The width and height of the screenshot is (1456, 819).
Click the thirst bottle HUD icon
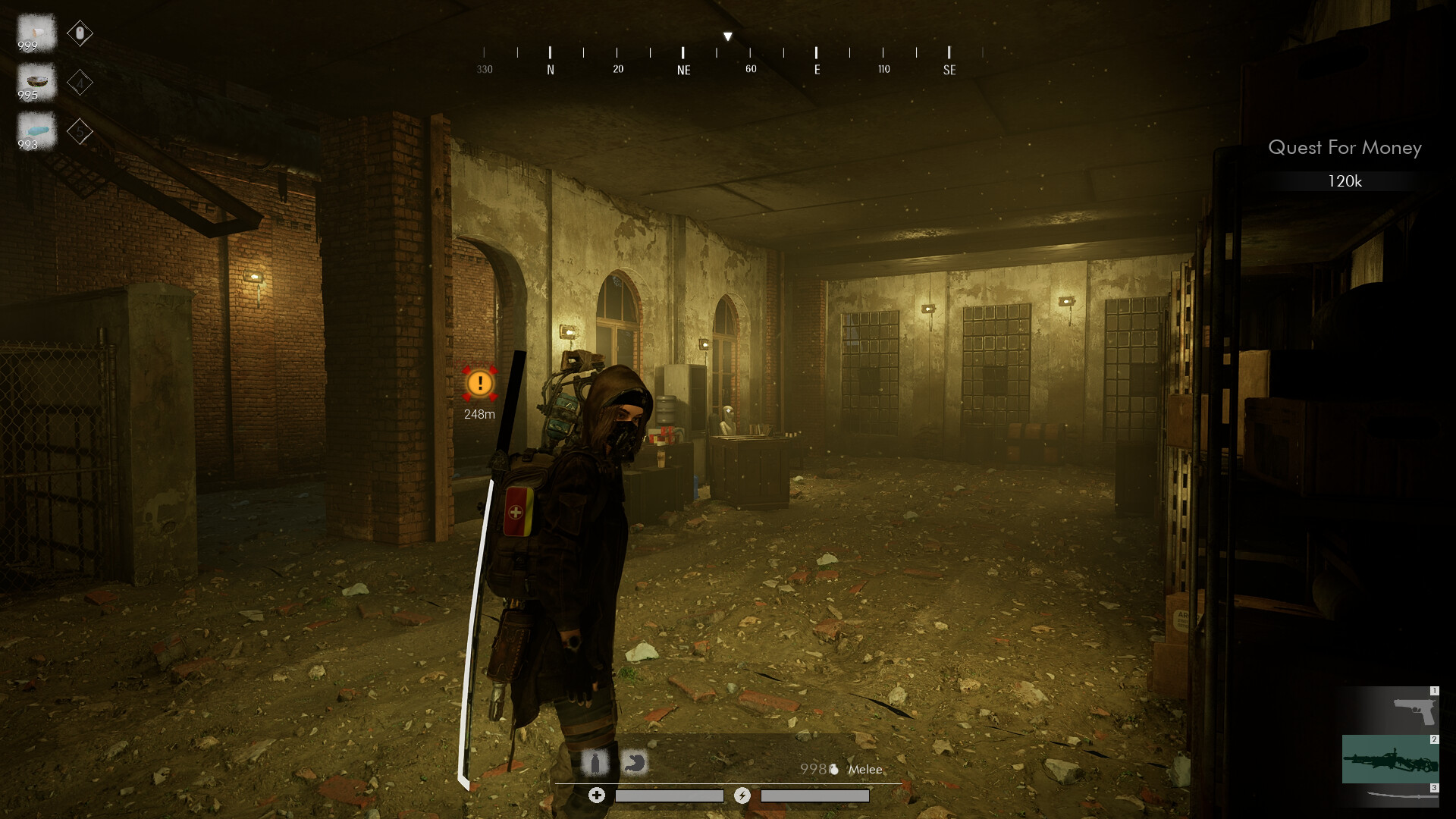click(x=595, y=763)
